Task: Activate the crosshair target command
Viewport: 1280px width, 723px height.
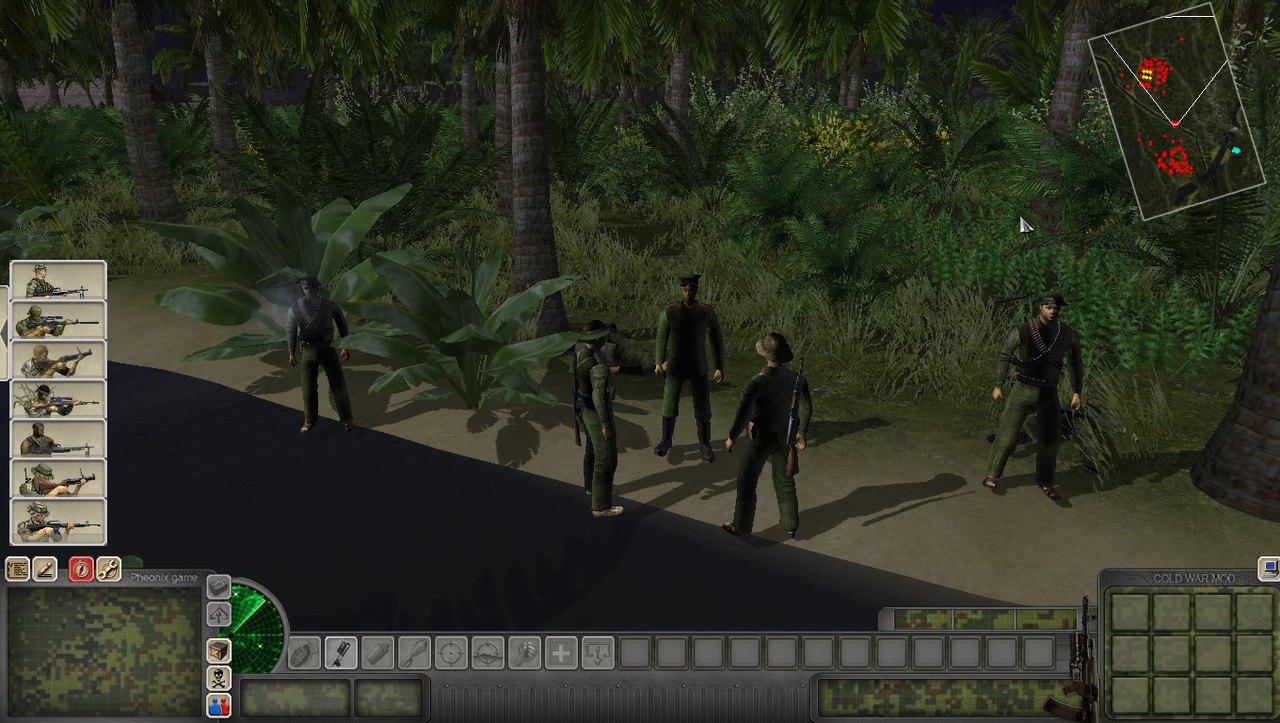Action: point(450,653)
